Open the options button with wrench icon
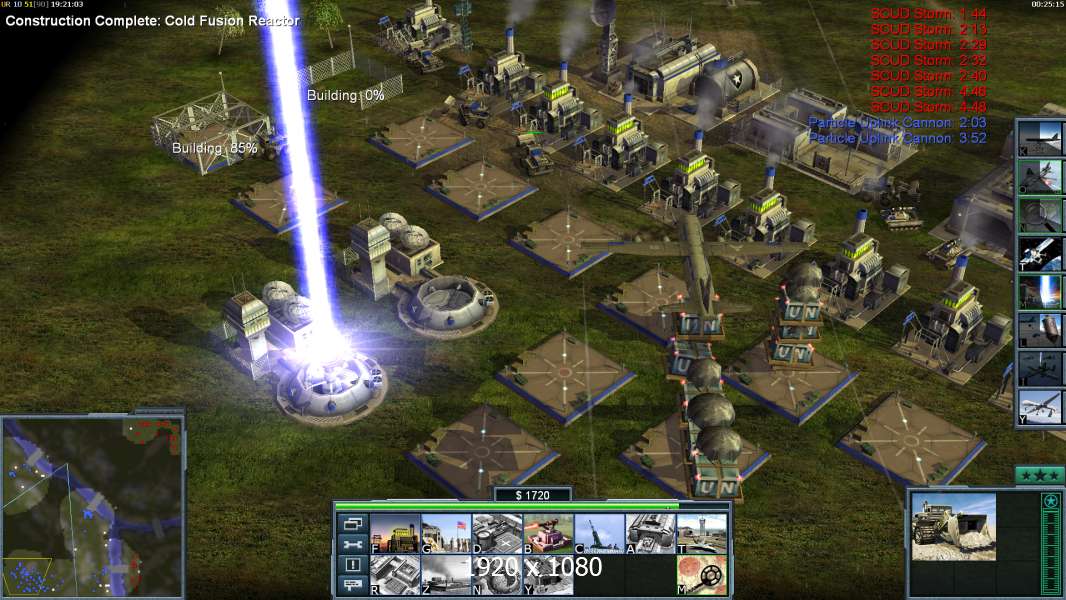The width and height of the screenshot is (1066, 600). (x=352, y=545)
